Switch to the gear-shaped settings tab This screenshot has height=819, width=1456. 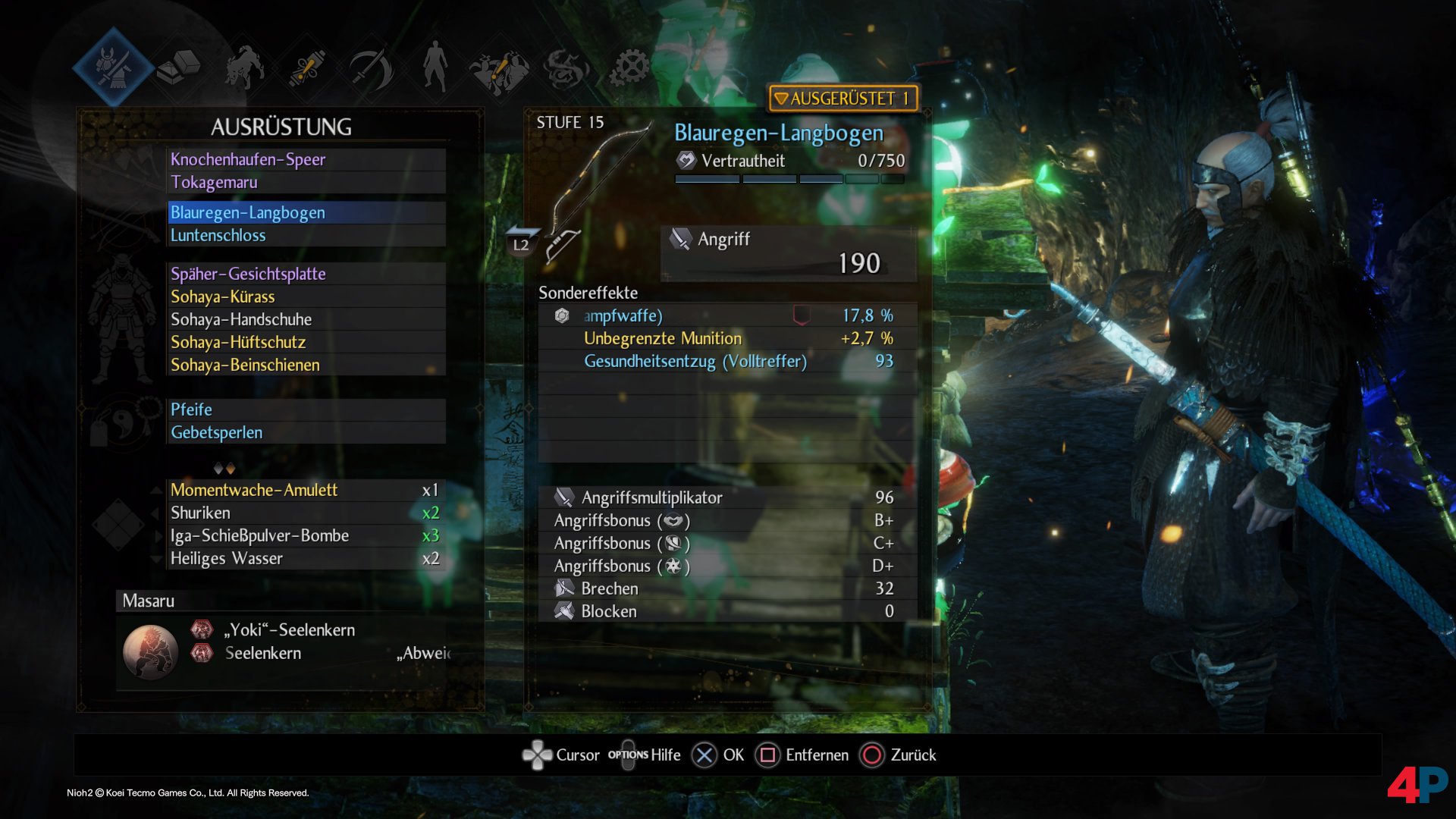[630, 68]
